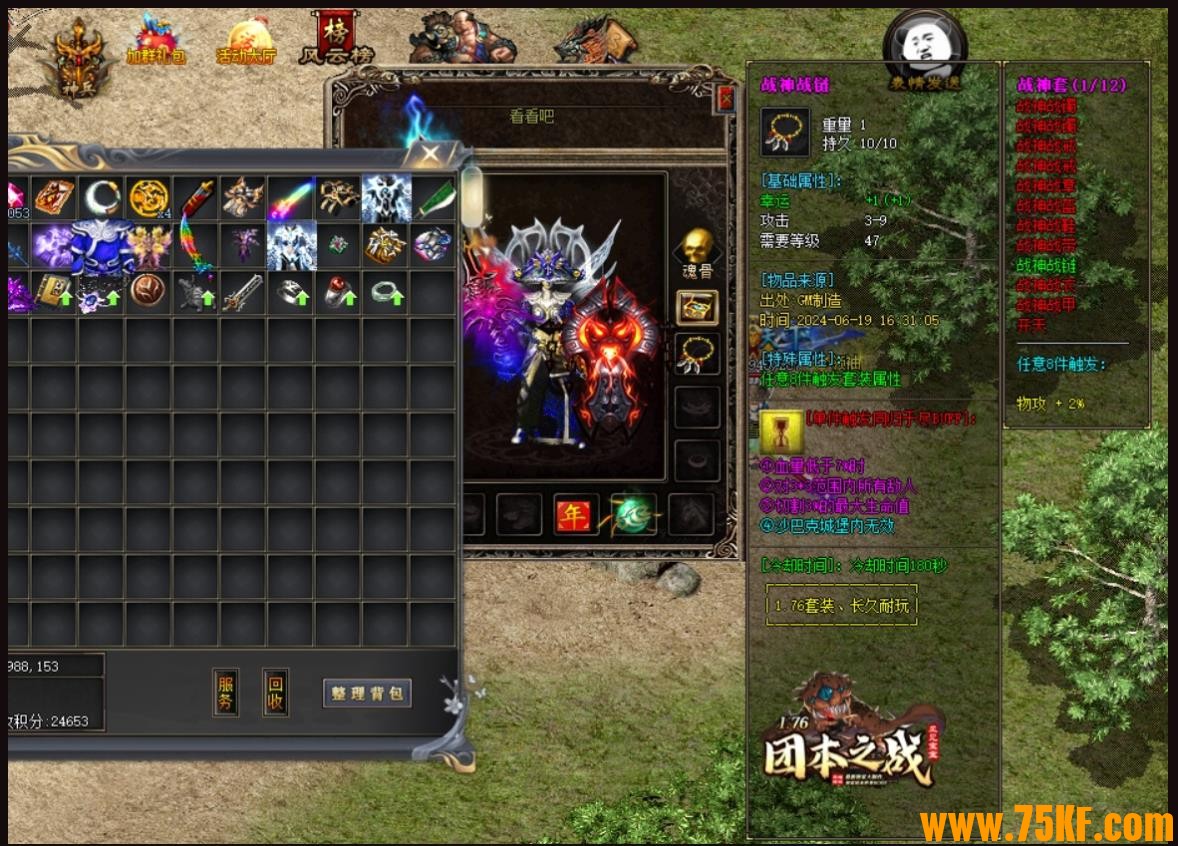Open the 服务 service button
This screenshot has width=1178, height=846.
[x=226, y=692]
